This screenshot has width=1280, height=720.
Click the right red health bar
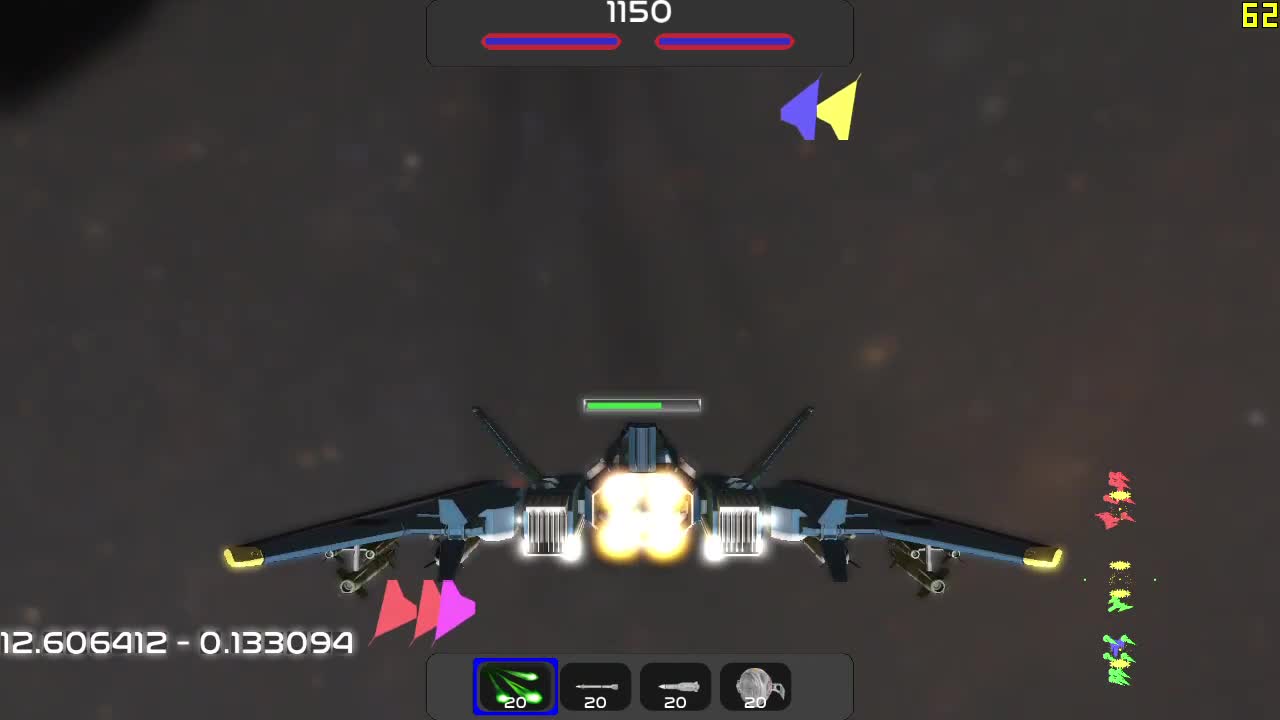[x=724, y=41]
